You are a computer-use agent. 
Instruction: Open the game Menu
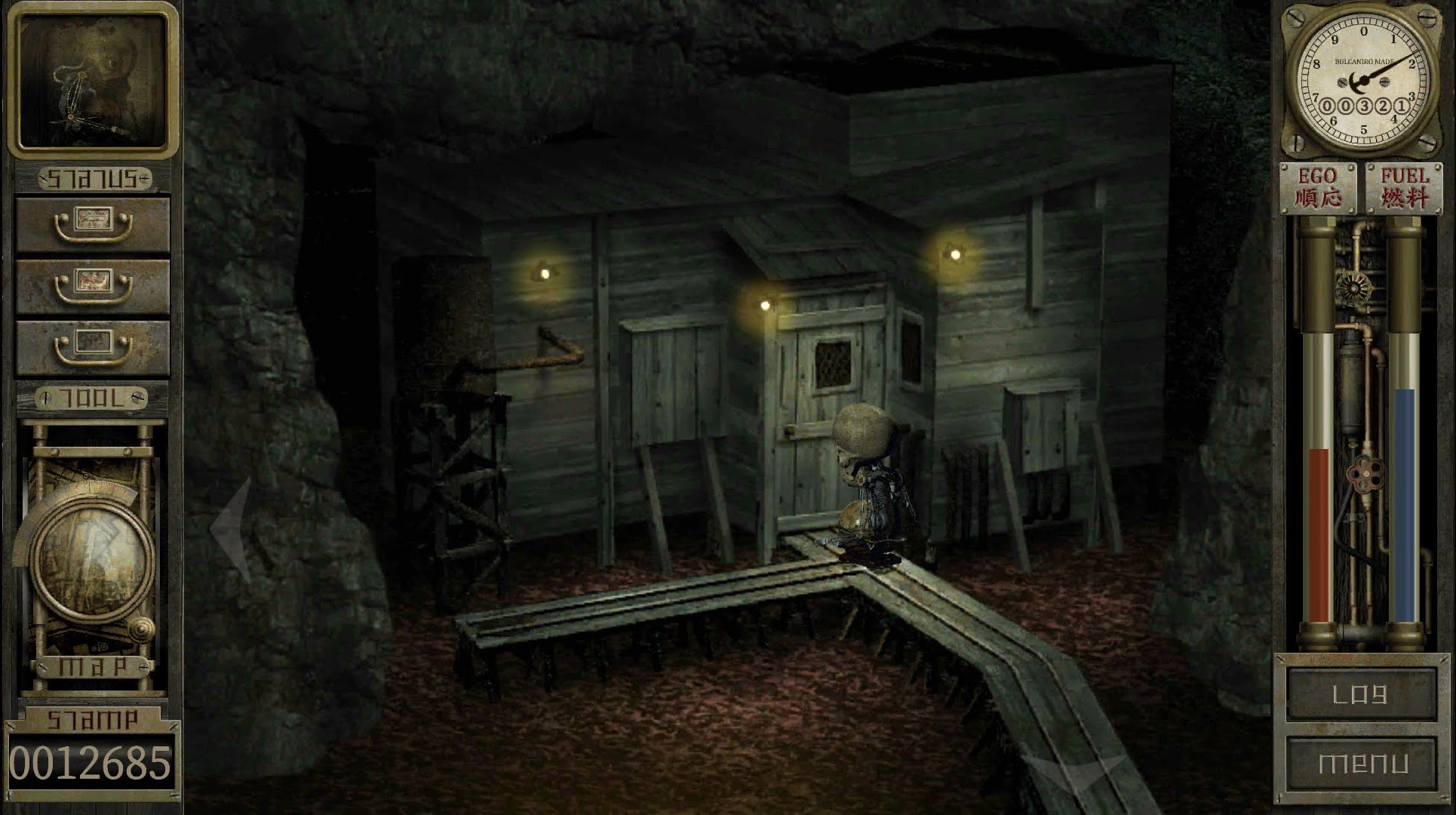coord(1360,763)
